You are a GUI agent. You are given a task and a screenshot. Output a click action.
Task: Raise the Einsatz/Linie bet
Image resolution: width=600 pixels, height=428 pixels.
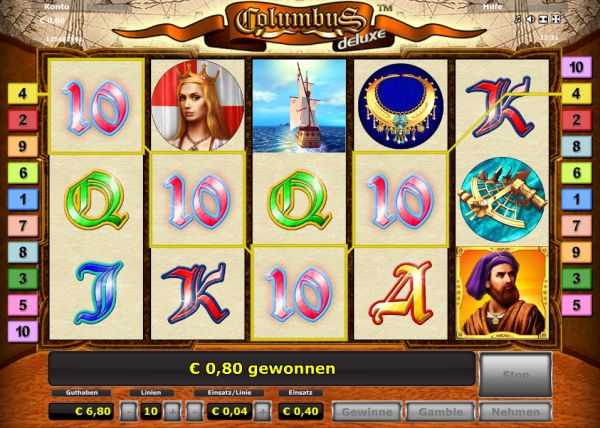coord(262,411)
